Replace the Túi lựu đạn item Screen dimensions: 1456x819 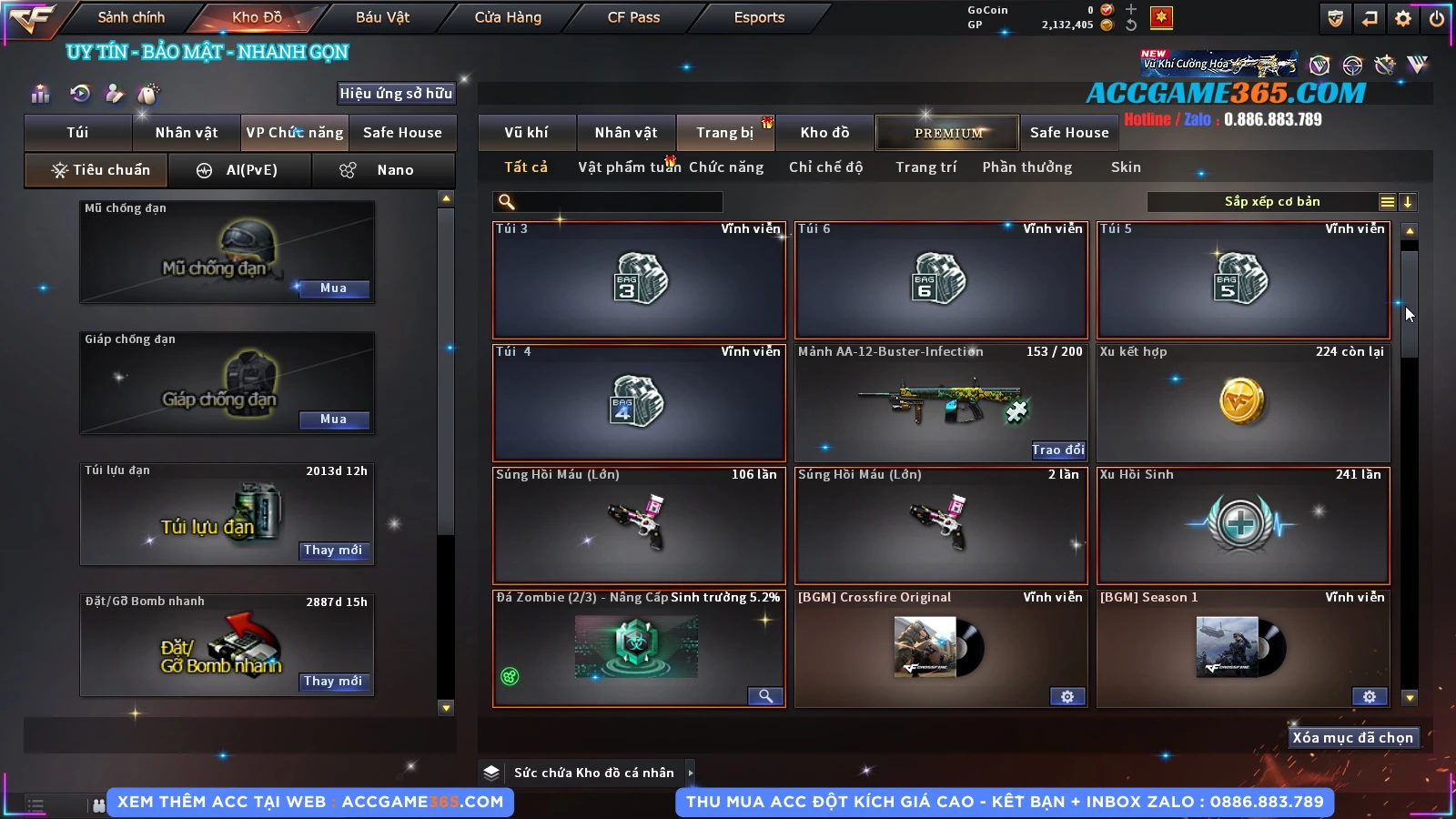pos(333,551)
